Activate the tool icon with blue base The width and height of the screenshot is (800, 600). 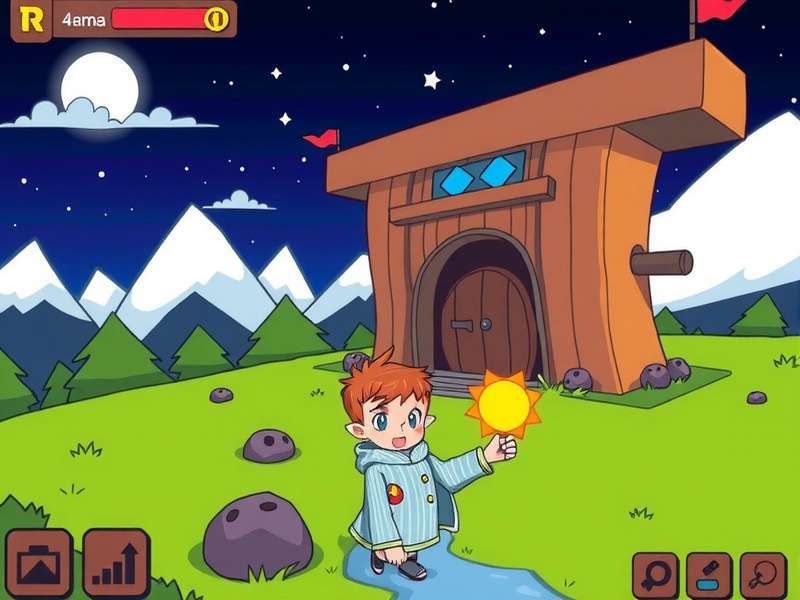[709, 575]
